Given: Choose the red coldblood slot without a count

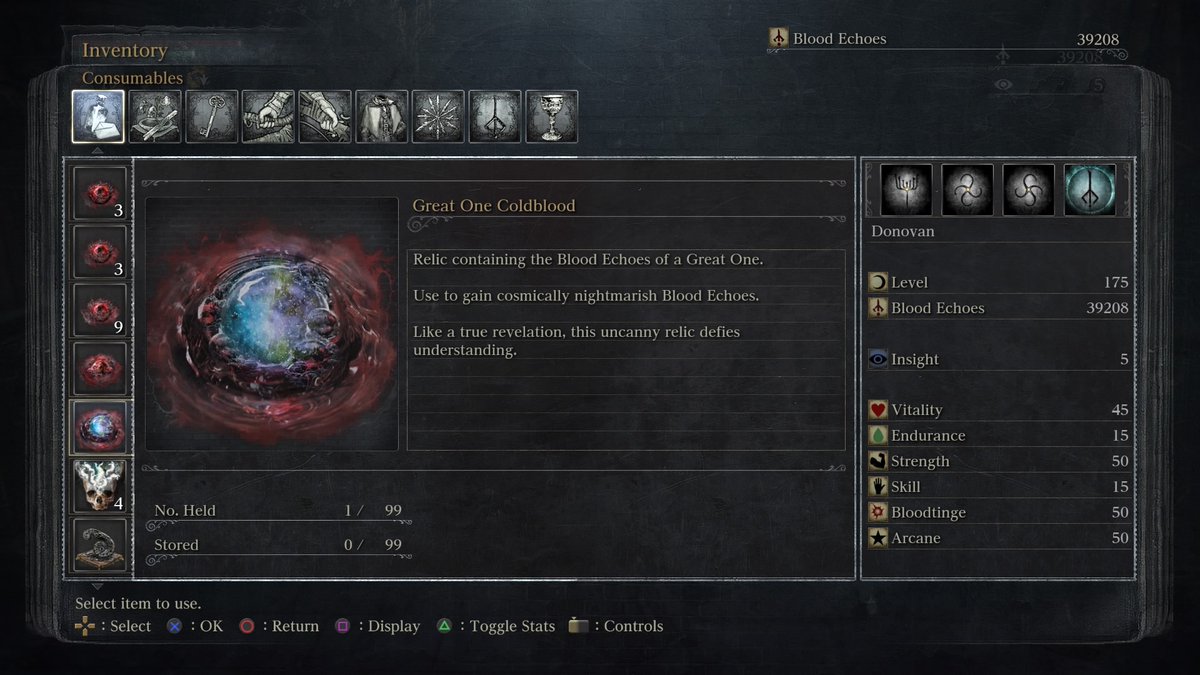Looking at the screenshot, I should pyautogui.click(x=100, y=369).
